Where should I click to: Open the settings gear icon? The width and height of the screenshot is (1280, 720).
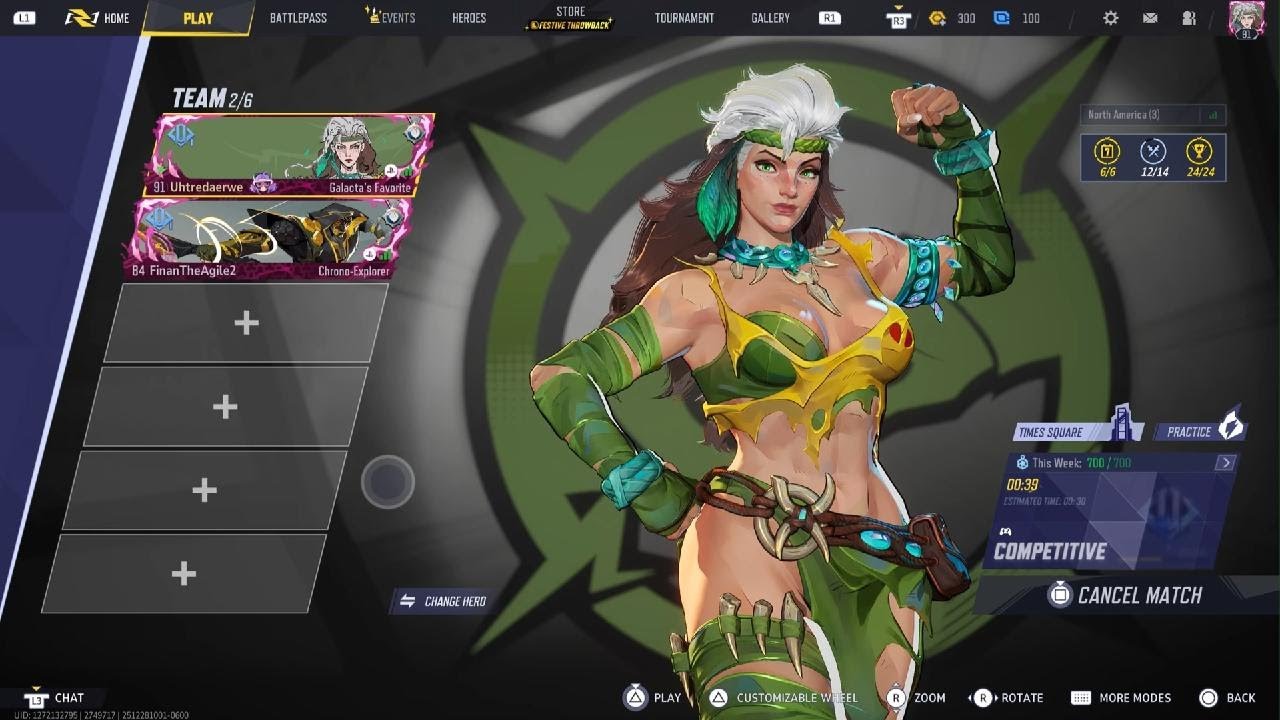(x=1111, y=18)
